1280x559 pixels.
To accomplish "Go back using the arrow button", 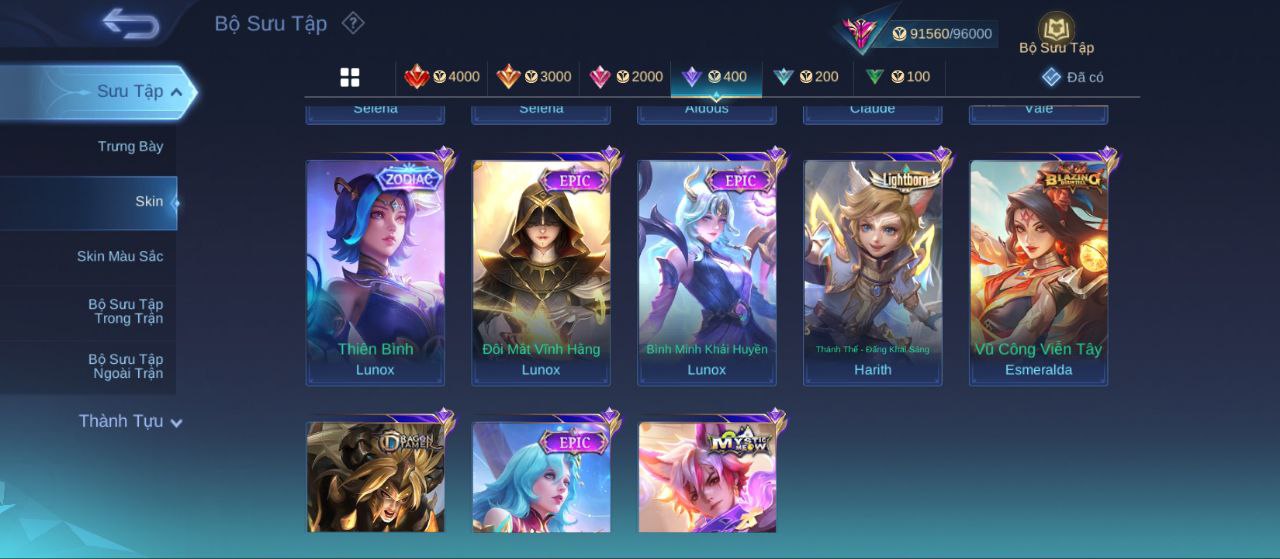I will point(131,24).
